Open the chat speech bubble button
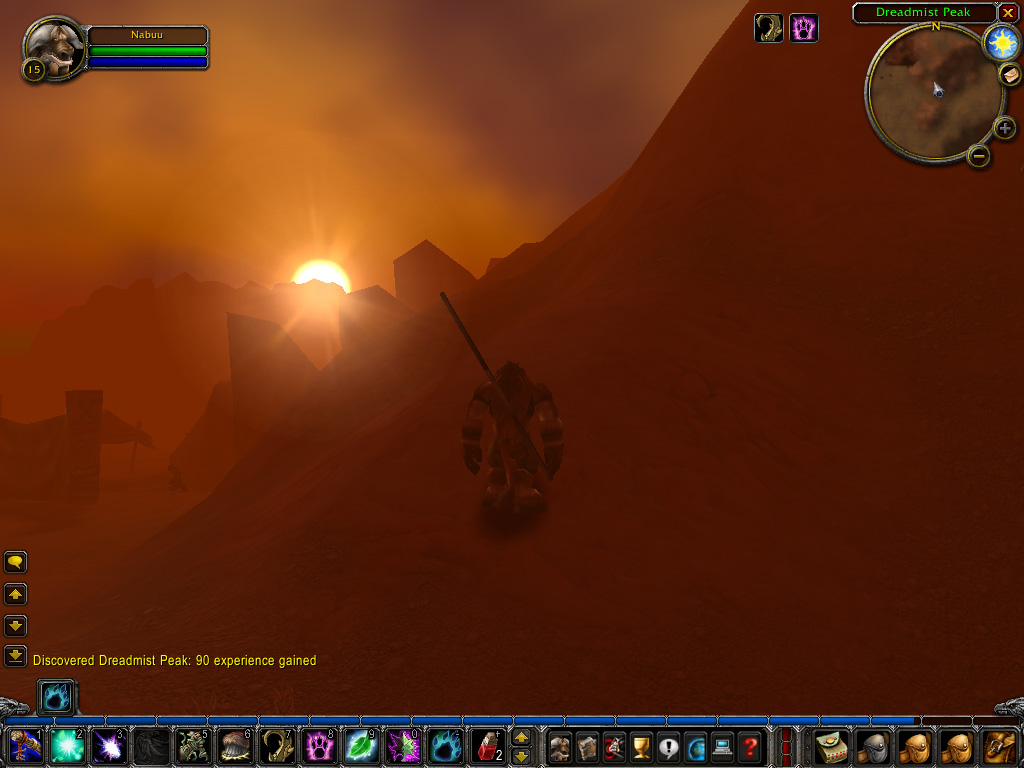The width and height of the screenshot is (1024, 768). tap(15, 562)
